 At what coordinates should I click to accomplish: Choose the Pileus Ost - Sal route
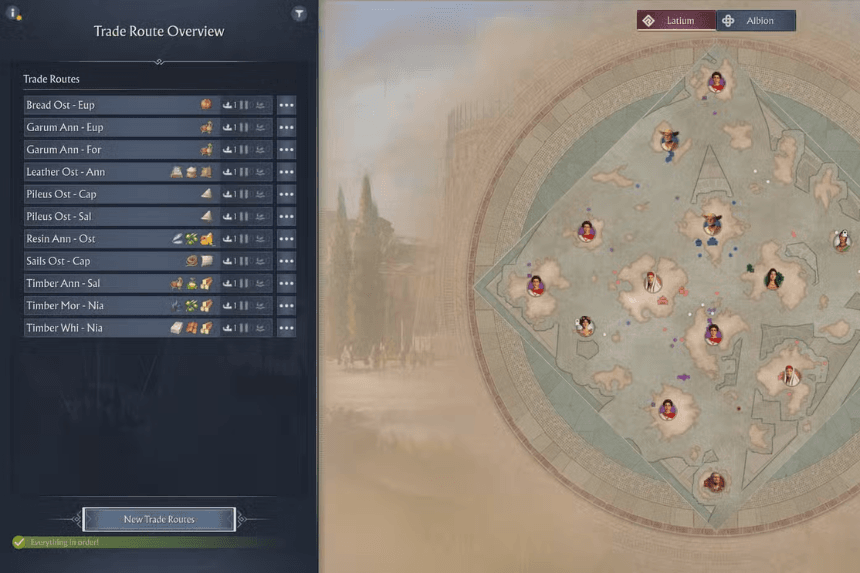point(110,216)
